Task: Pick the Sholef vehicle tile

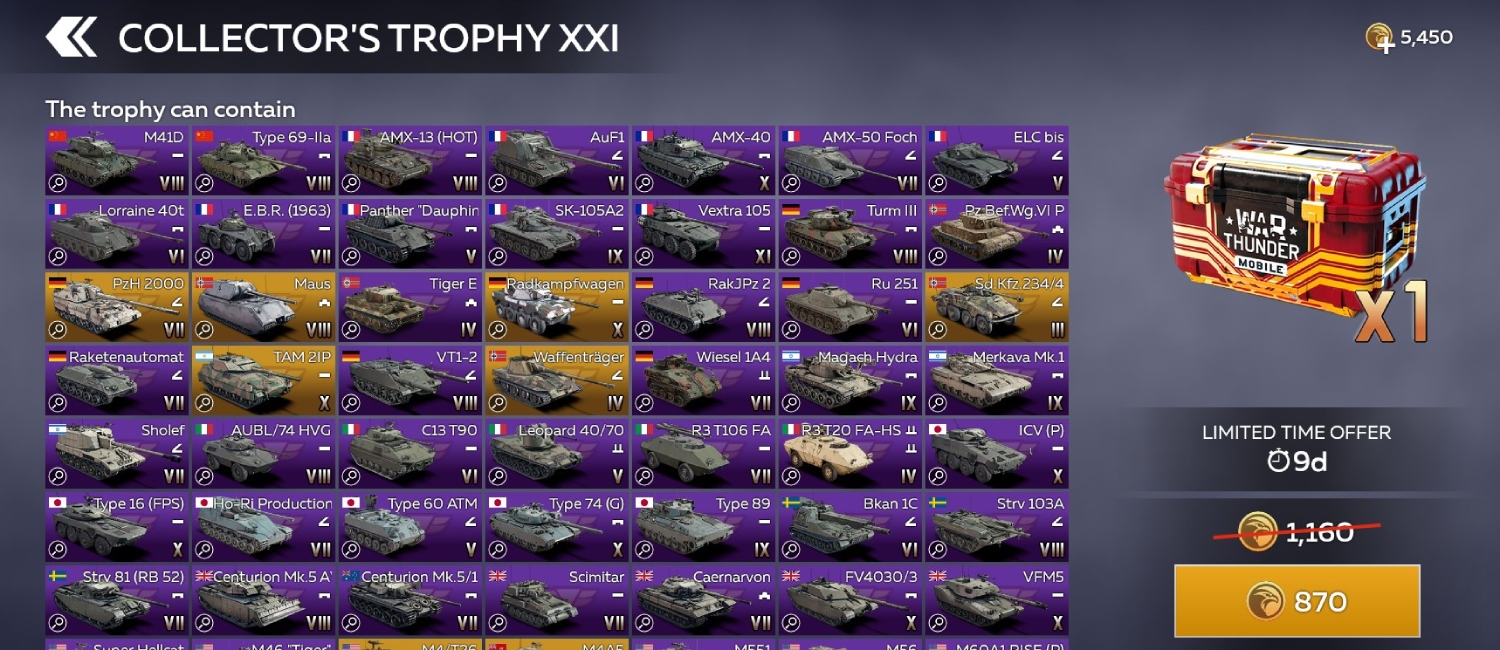Action: click(x=116, y=453)
